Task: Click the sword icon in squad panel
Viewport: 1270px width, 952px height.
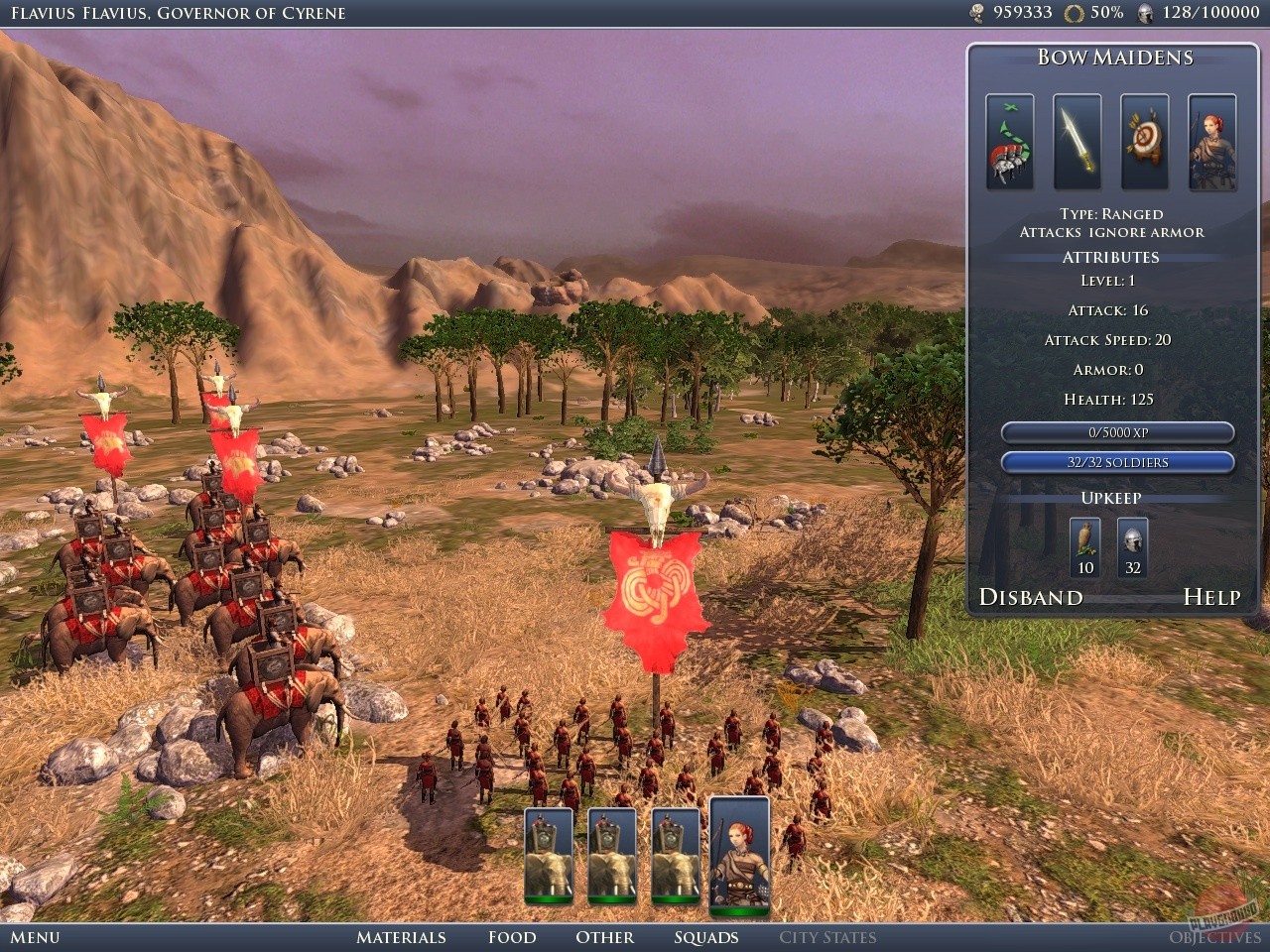Action: (x=1077, y=142)
